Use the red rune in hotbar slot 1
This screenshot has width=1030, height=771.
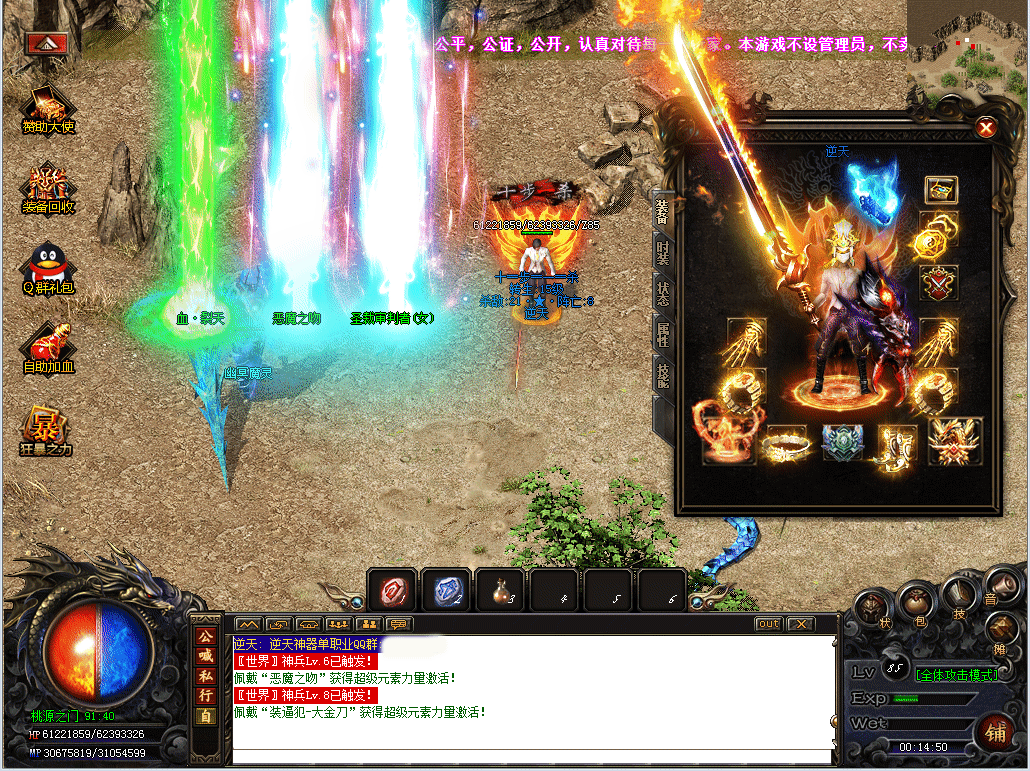[x=392, y=591]
